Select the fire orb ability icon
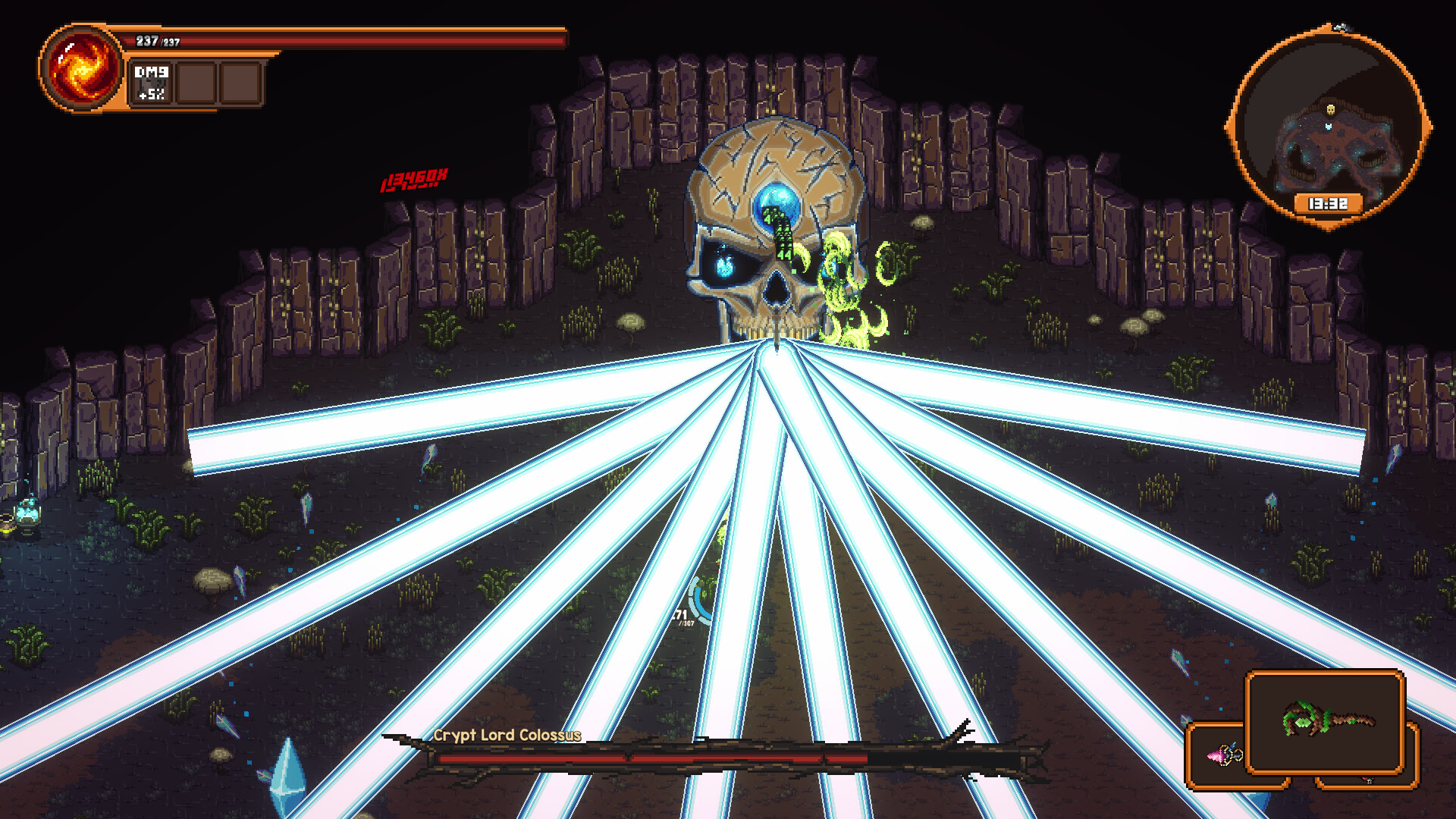Screen dimensions: 1456x819 [x=80, y=68]
